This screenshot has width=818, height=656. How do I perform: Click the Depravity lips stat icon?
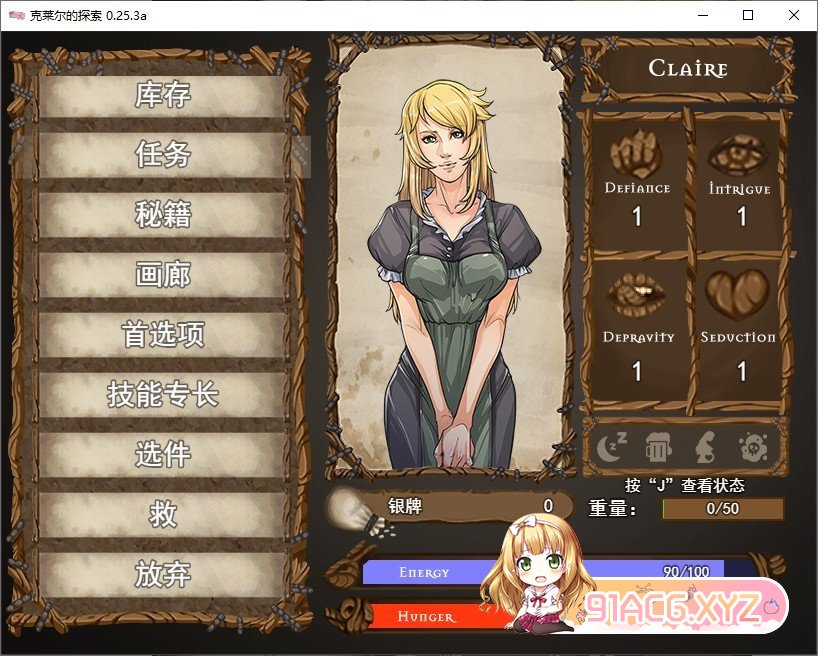pyautogui.click(x=637, y=295)
